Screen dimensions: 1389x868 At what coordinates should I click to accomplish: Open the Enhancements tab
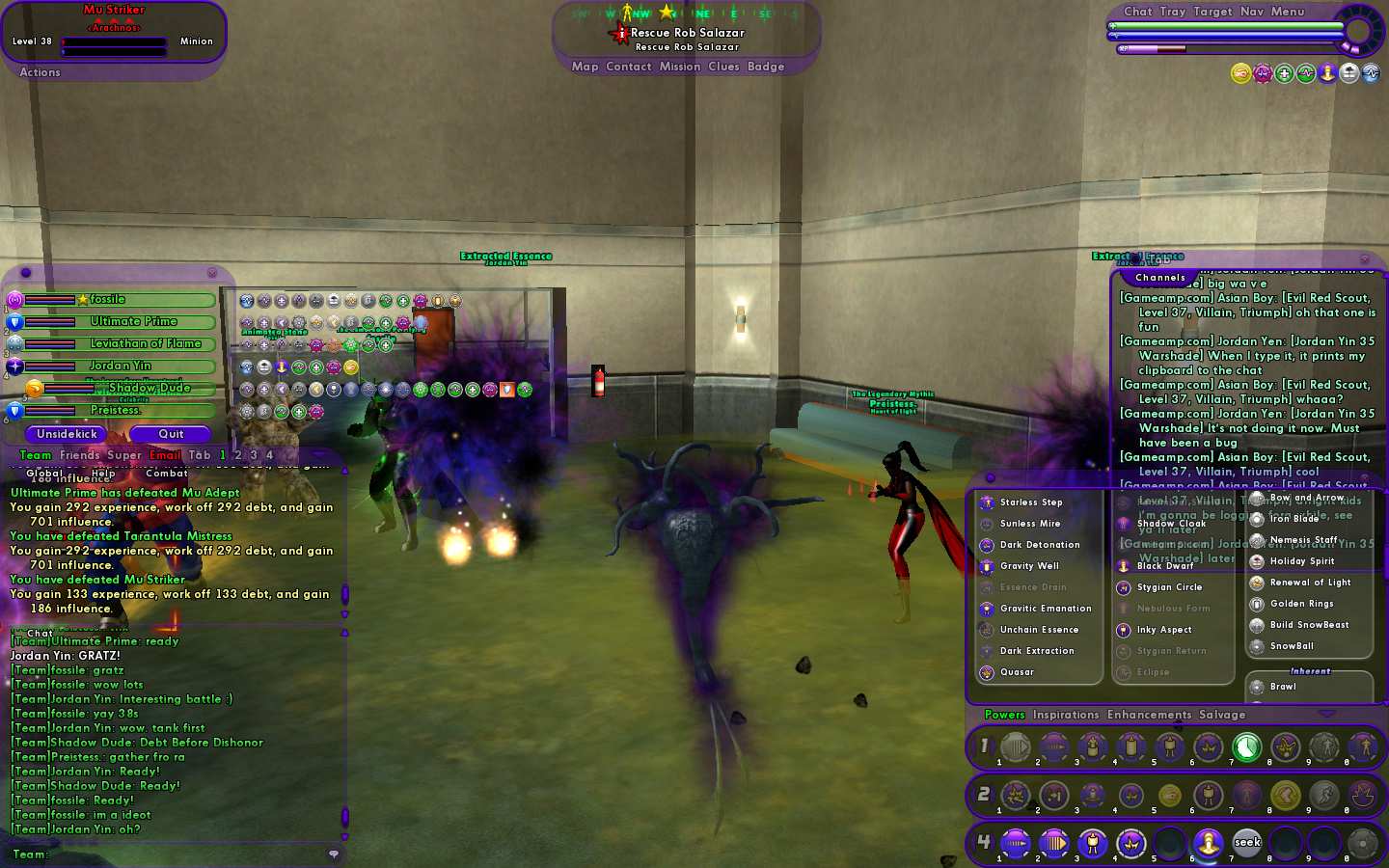coord(1149,715)
